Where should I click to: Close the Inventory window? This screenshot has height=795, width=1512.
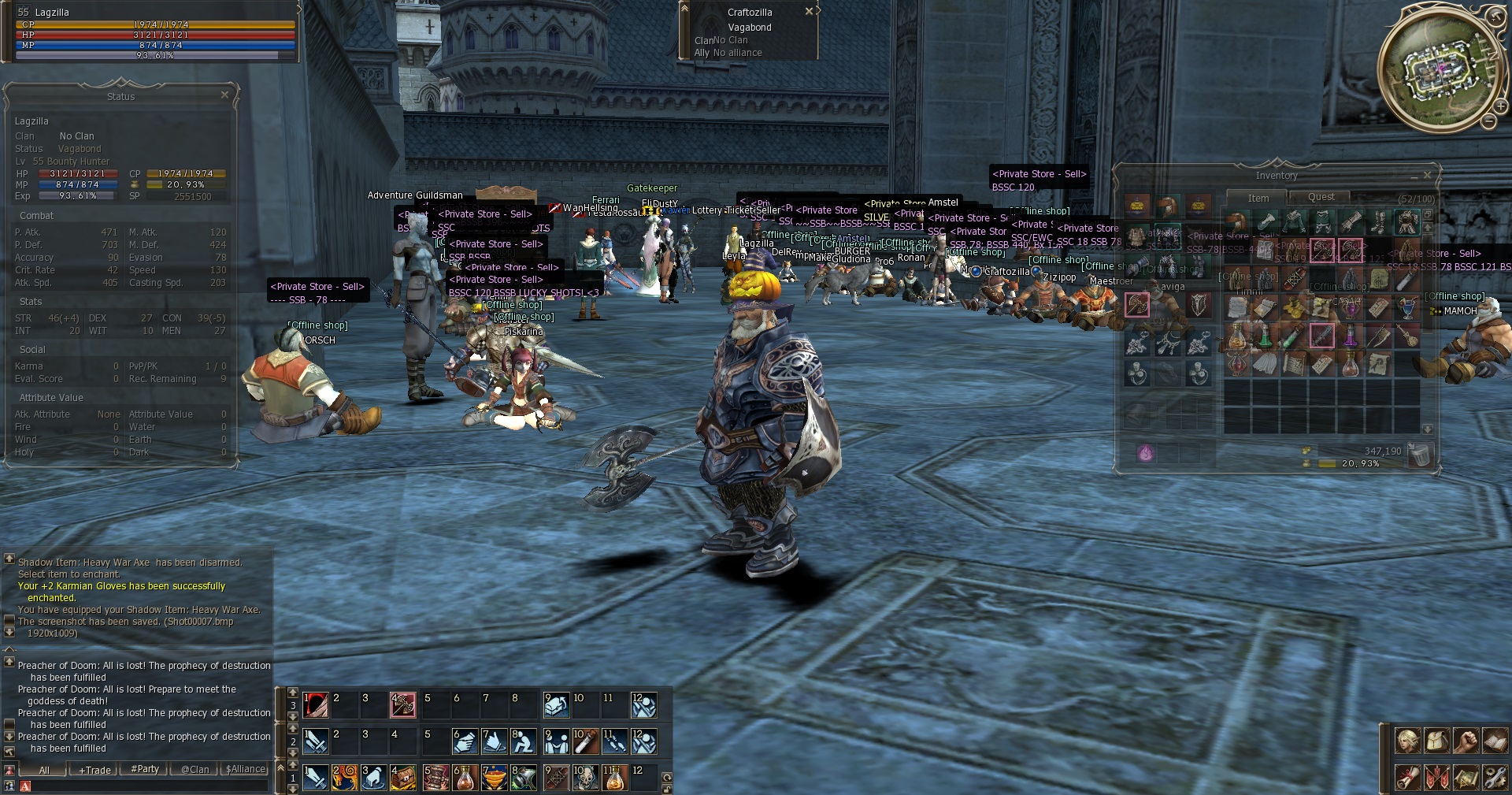(x=1427, y=175)
